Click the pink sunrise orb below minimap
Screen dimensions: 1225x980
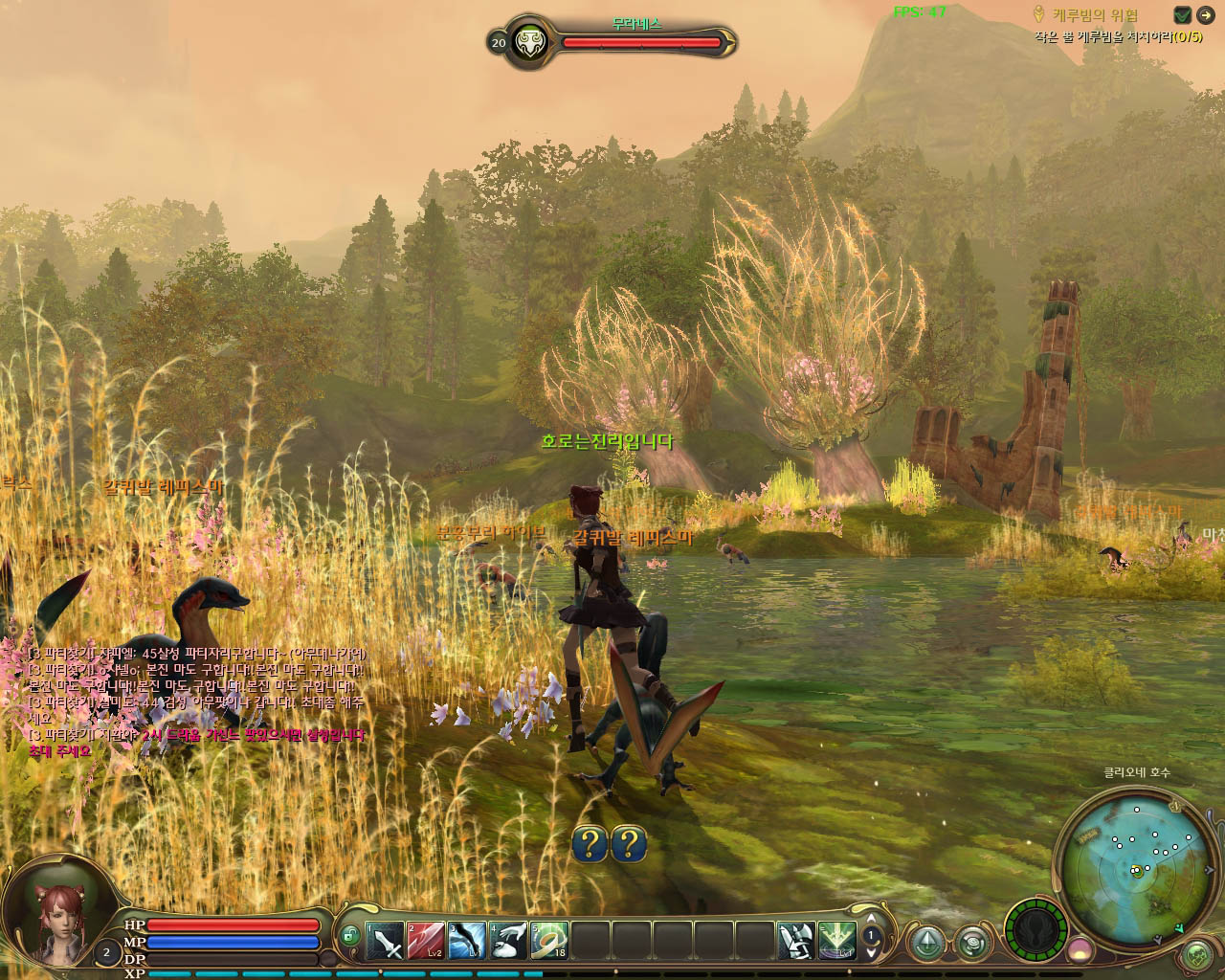[x=1080, y=950]
